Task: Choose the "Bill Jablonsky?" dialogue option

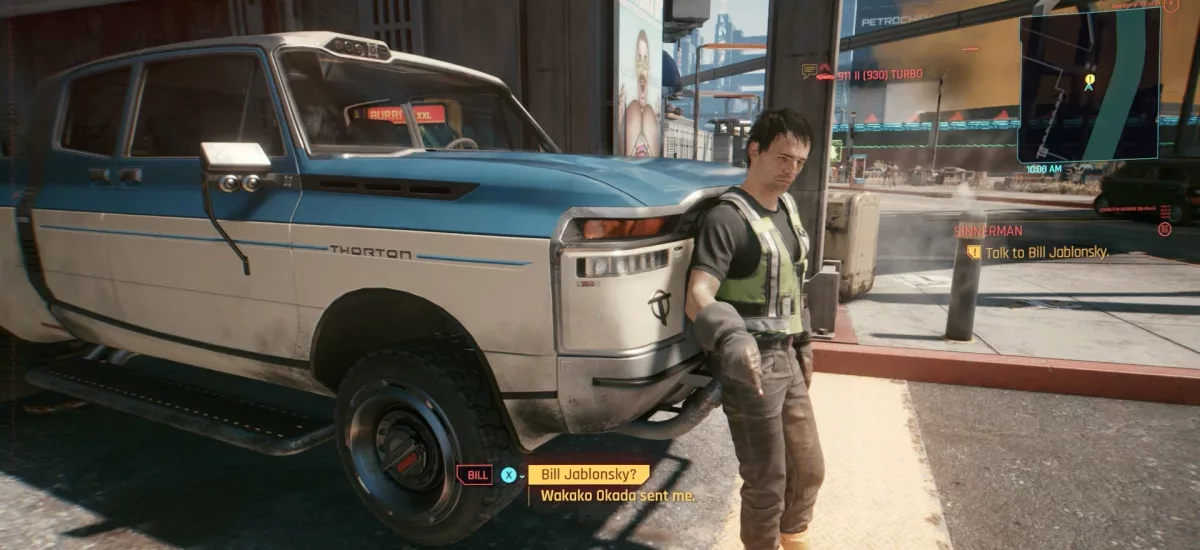Action: pos(588,475)
